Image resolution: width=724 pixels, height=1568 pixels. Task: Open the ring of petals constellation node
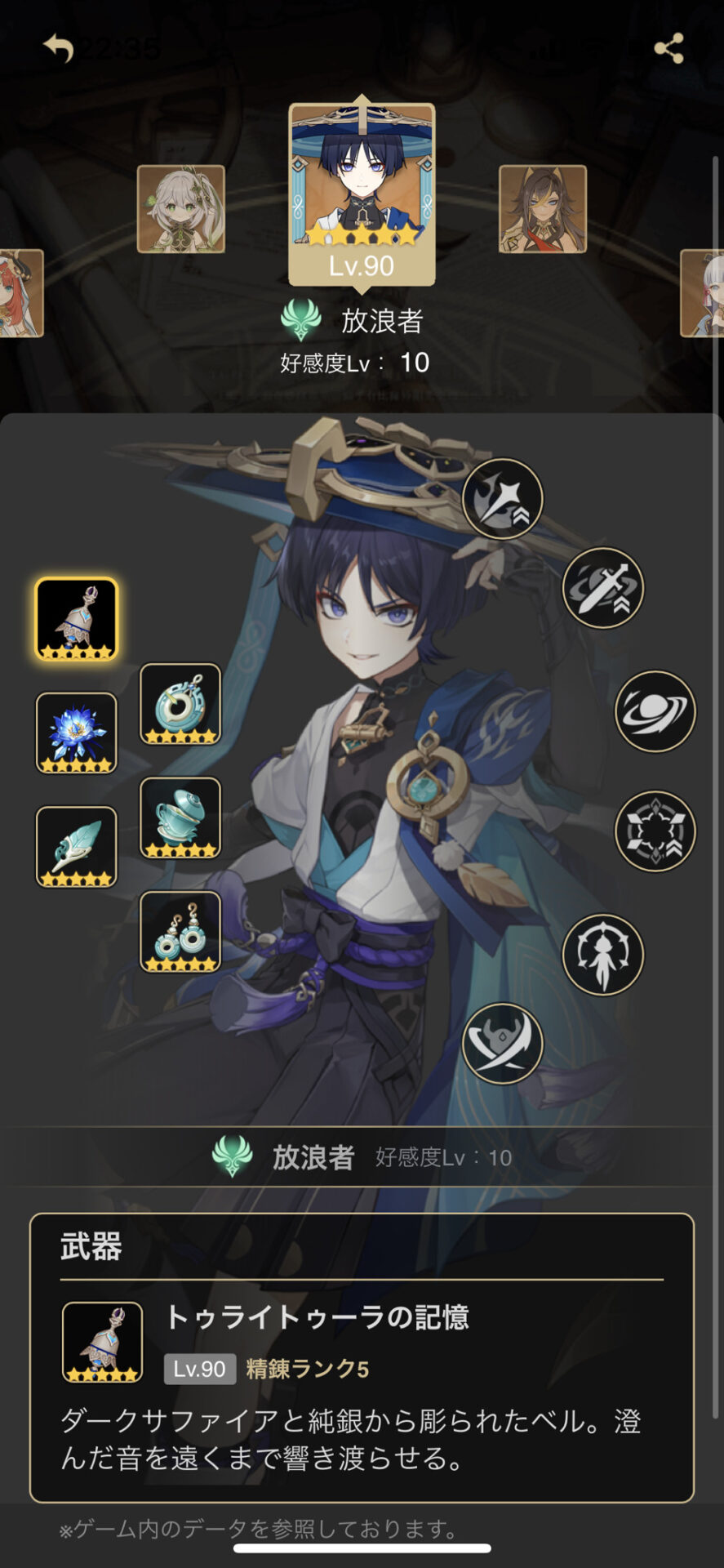pos(655,831)
